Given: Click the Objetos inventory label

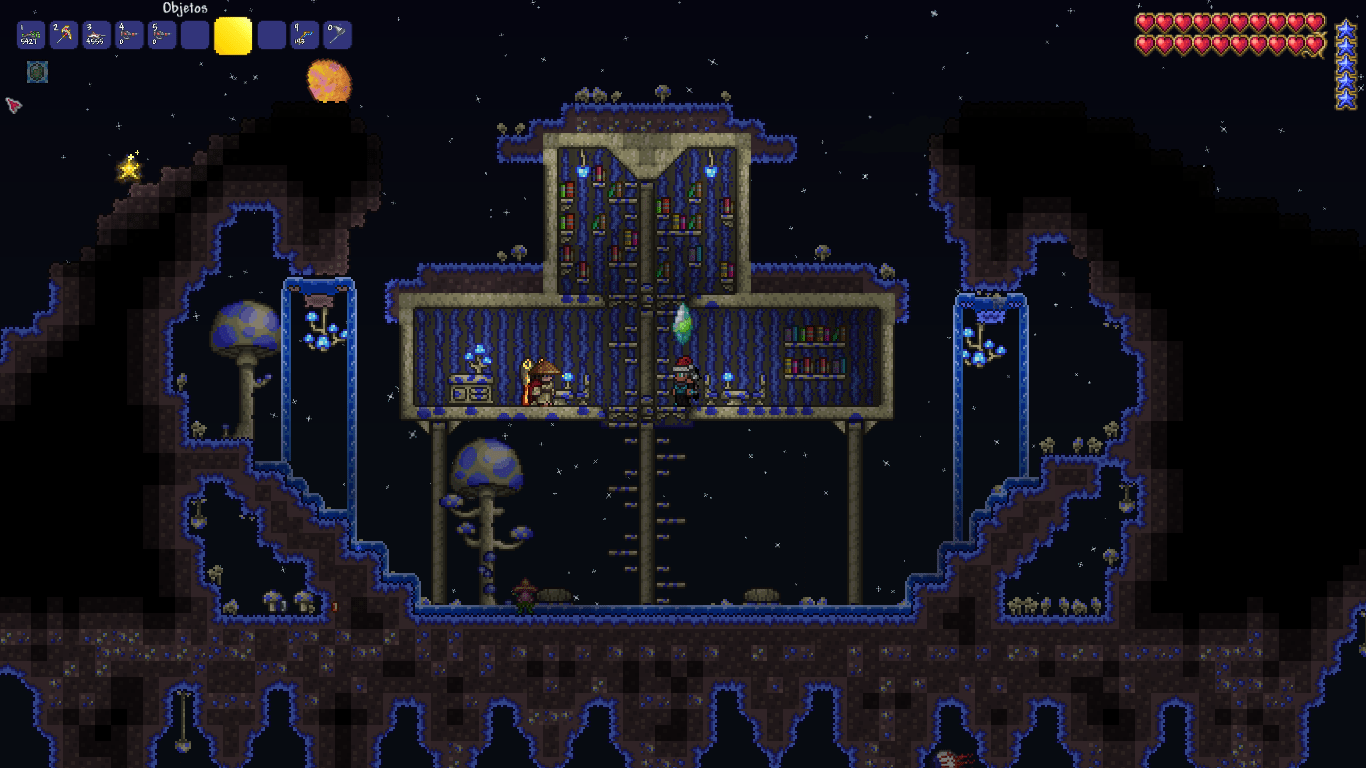Looking at the screenshot, I should (x=185, y=8).
